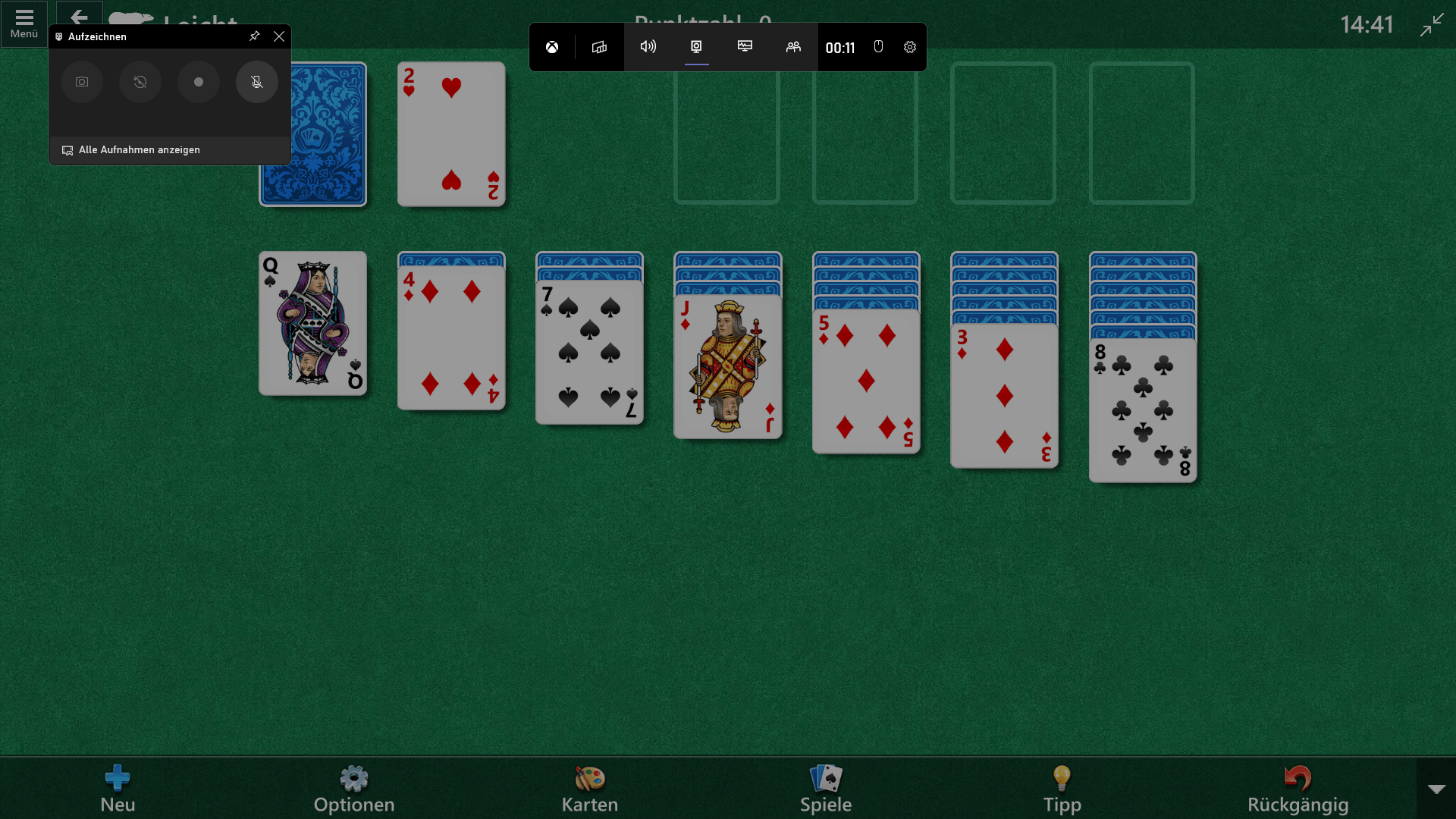Select the jack of diamonds card
The image size is (1456, 819).
[x=727, y=368]
